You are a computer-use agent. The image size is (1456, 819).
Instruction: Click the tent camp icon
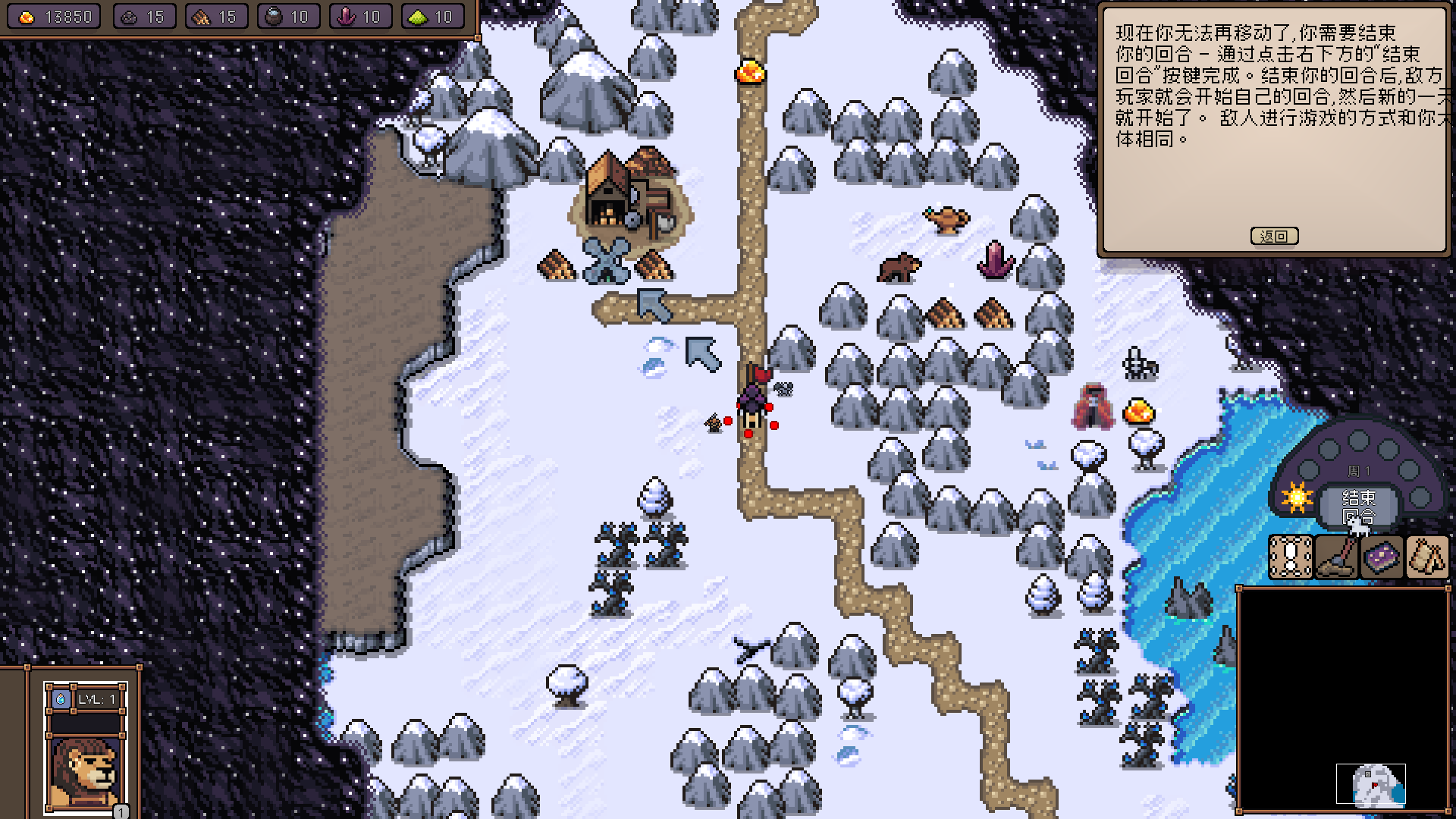click(x=1427, y=557)
